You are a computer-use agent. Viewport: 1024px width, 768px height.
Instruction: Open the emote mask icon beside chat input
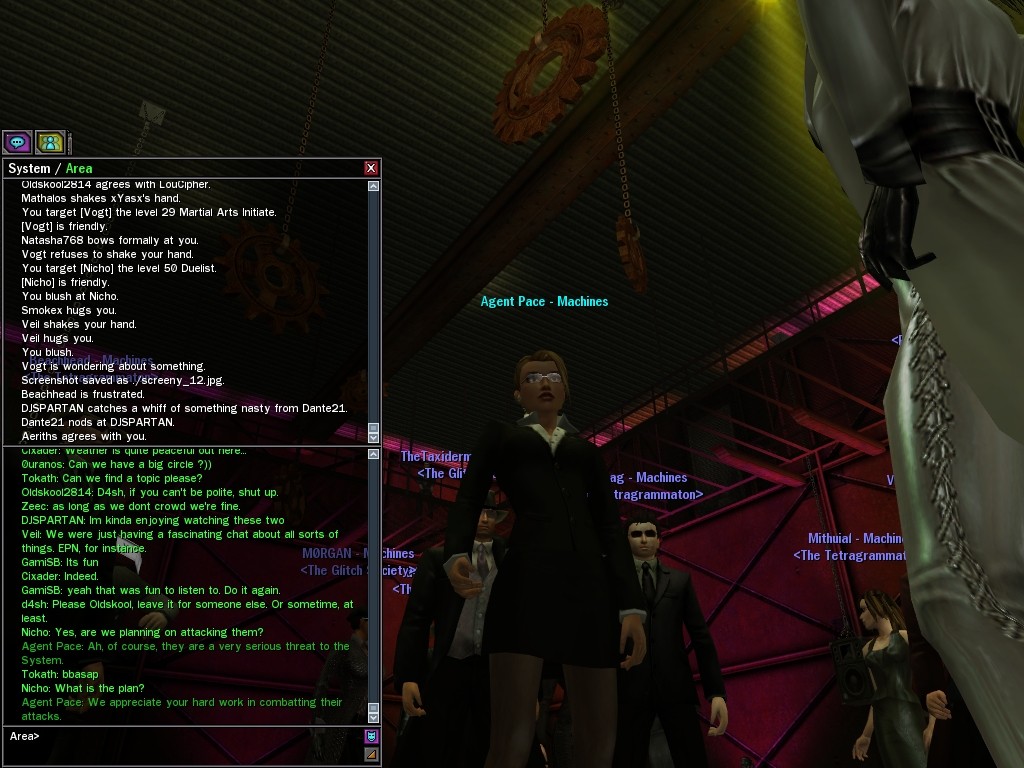pyautogui.click(x=371, y=737)
